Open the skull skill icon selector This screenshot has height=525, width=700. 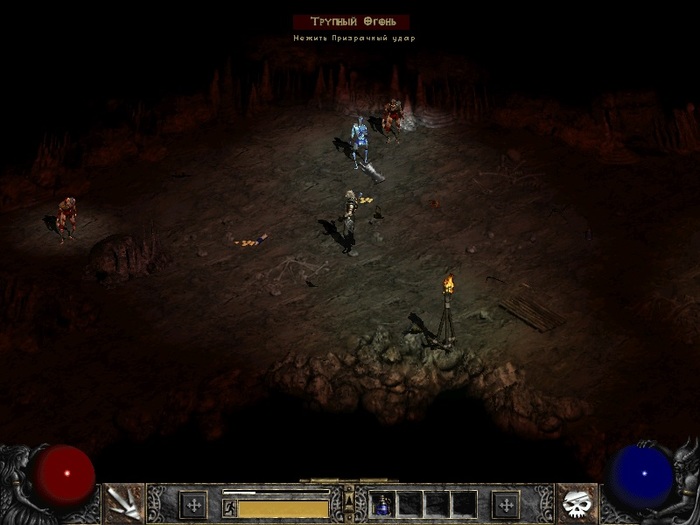coord(575,503)
